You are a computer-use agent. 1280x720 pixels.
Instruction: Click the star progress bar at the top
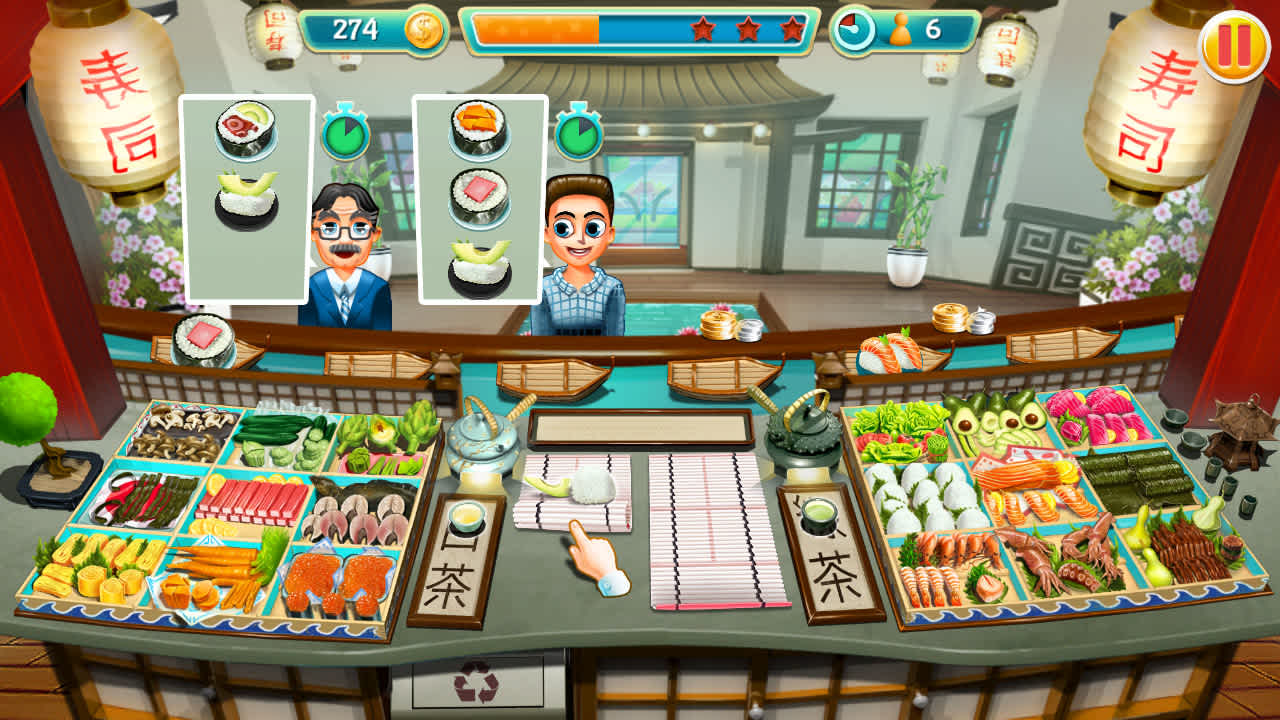point(640,30)
